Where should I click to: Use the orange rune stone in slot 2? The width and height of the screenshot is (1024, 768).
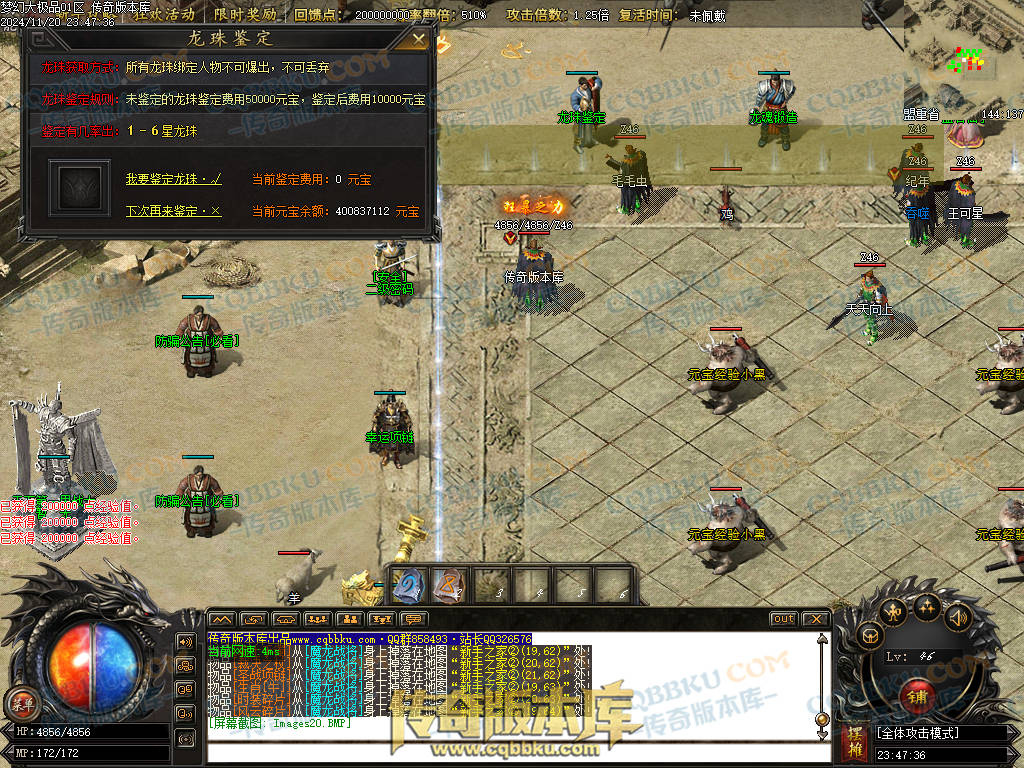(x=449, y=585)
